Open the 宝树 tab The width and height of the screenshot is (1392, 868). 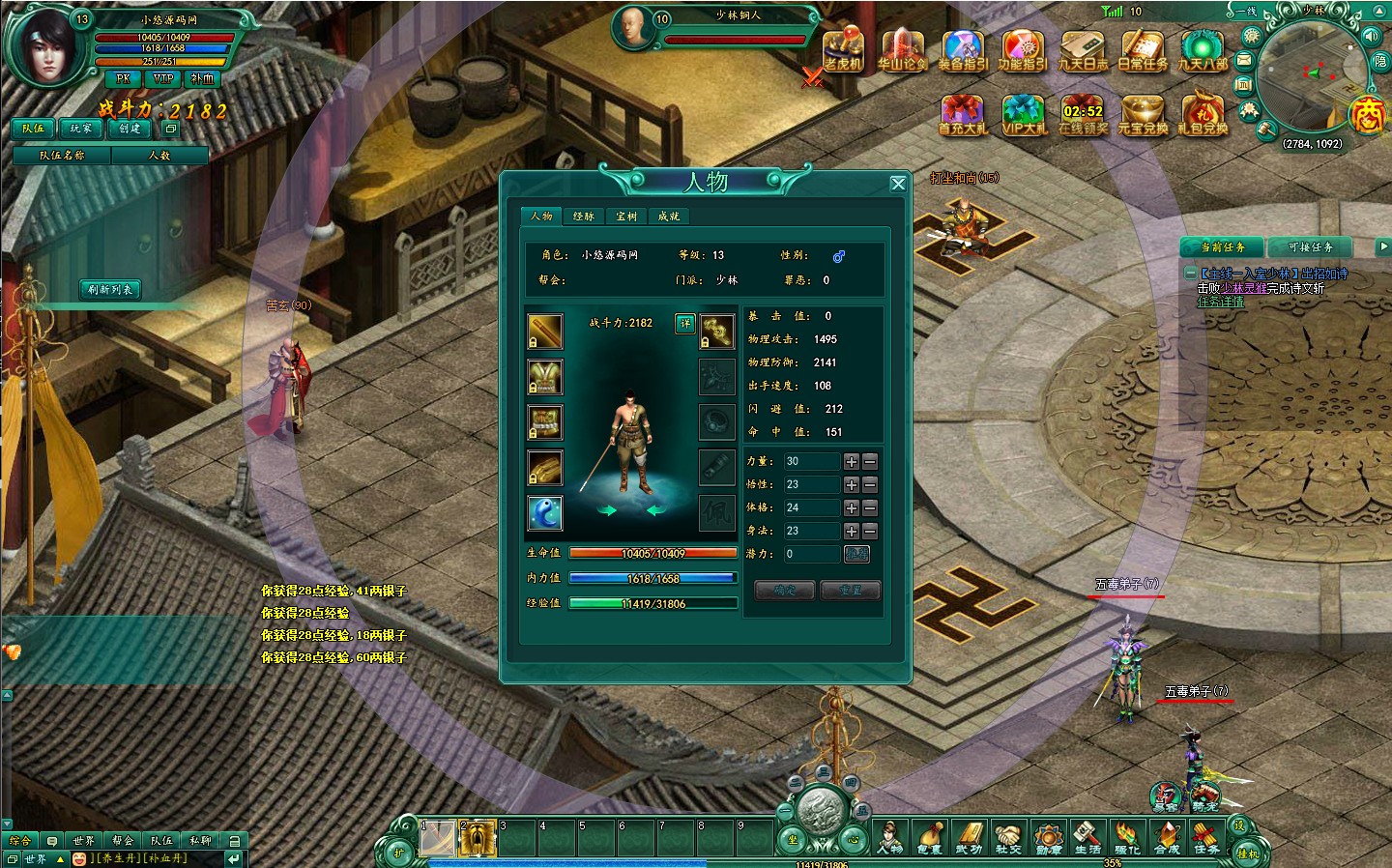point(626,216)
